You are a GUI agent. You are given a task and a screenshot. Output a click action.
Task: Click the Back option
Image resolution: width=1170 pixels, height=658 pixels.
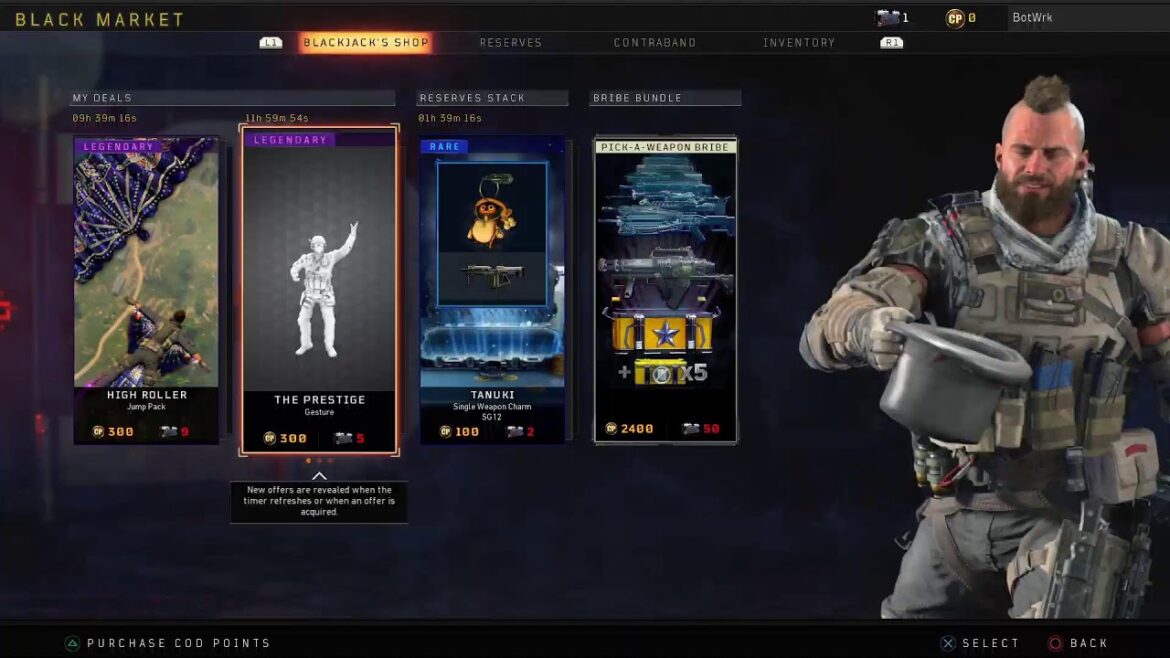tap(1078, 644)
